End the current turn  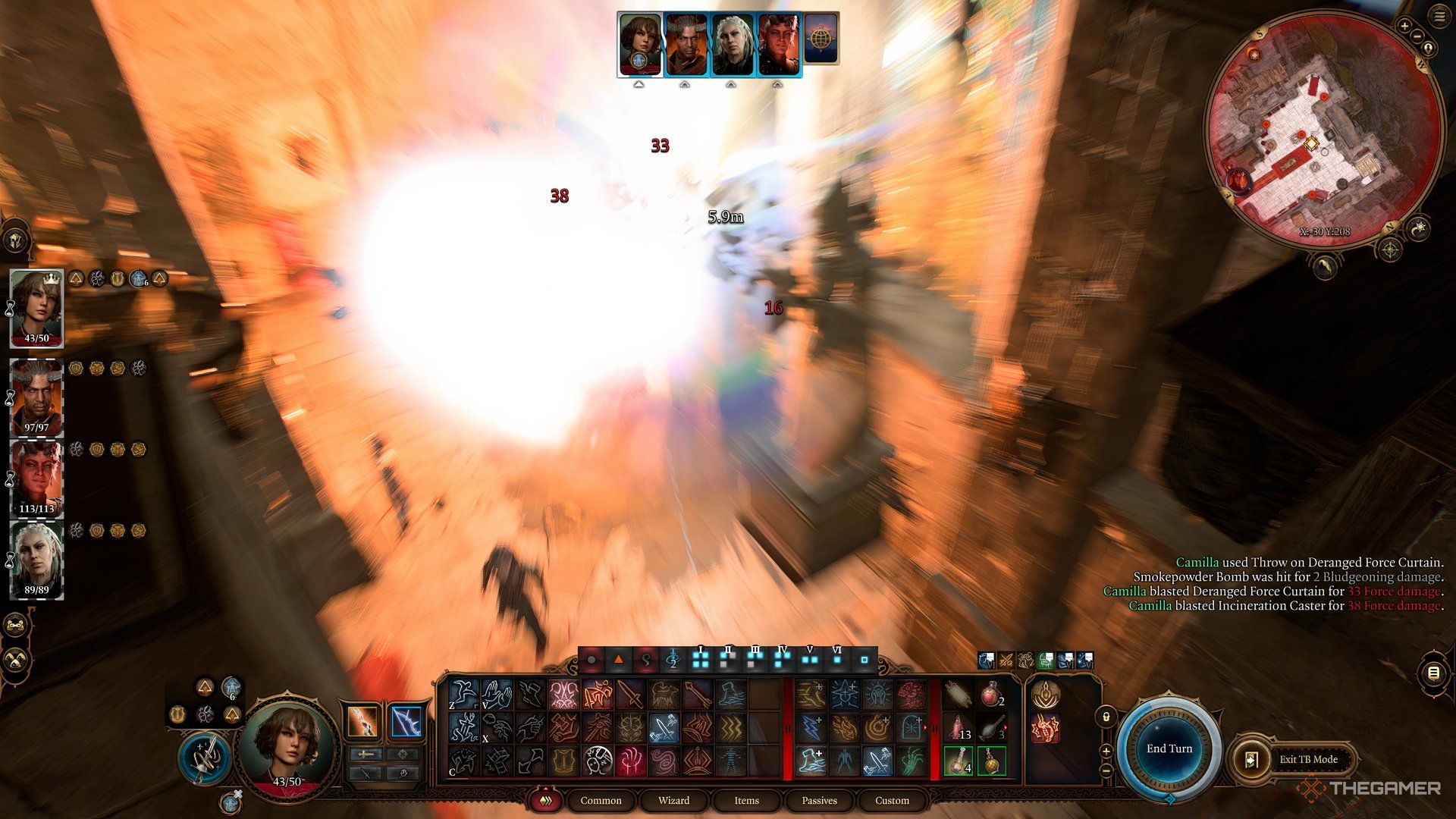click(1169, 748)
